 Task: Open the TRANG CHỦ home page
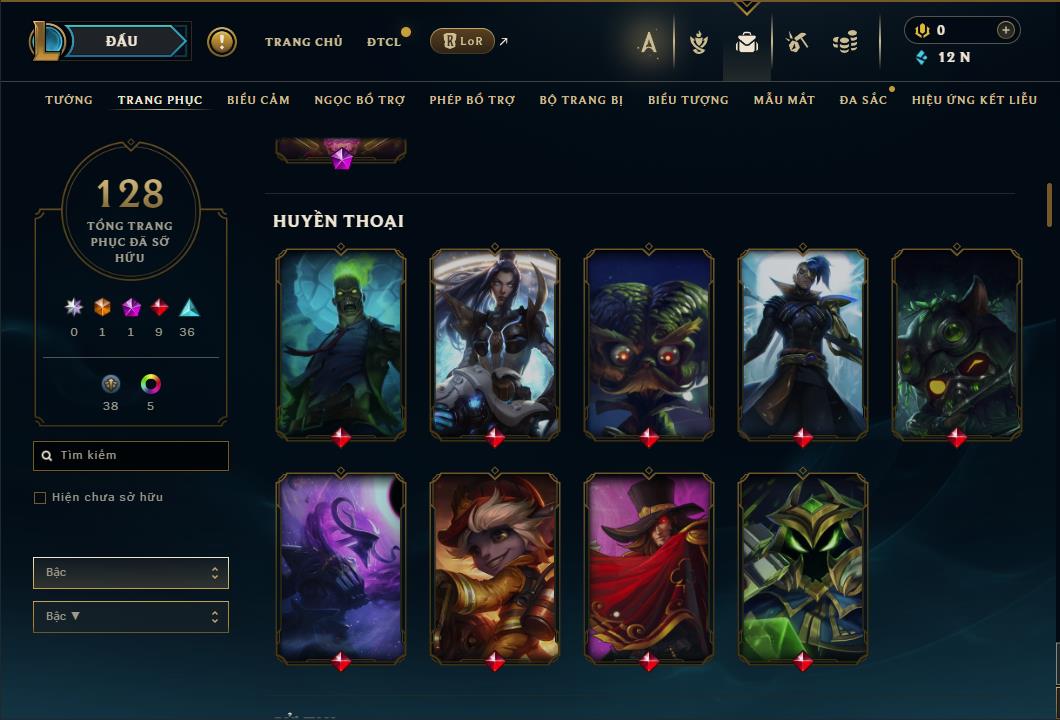[303, 42]
